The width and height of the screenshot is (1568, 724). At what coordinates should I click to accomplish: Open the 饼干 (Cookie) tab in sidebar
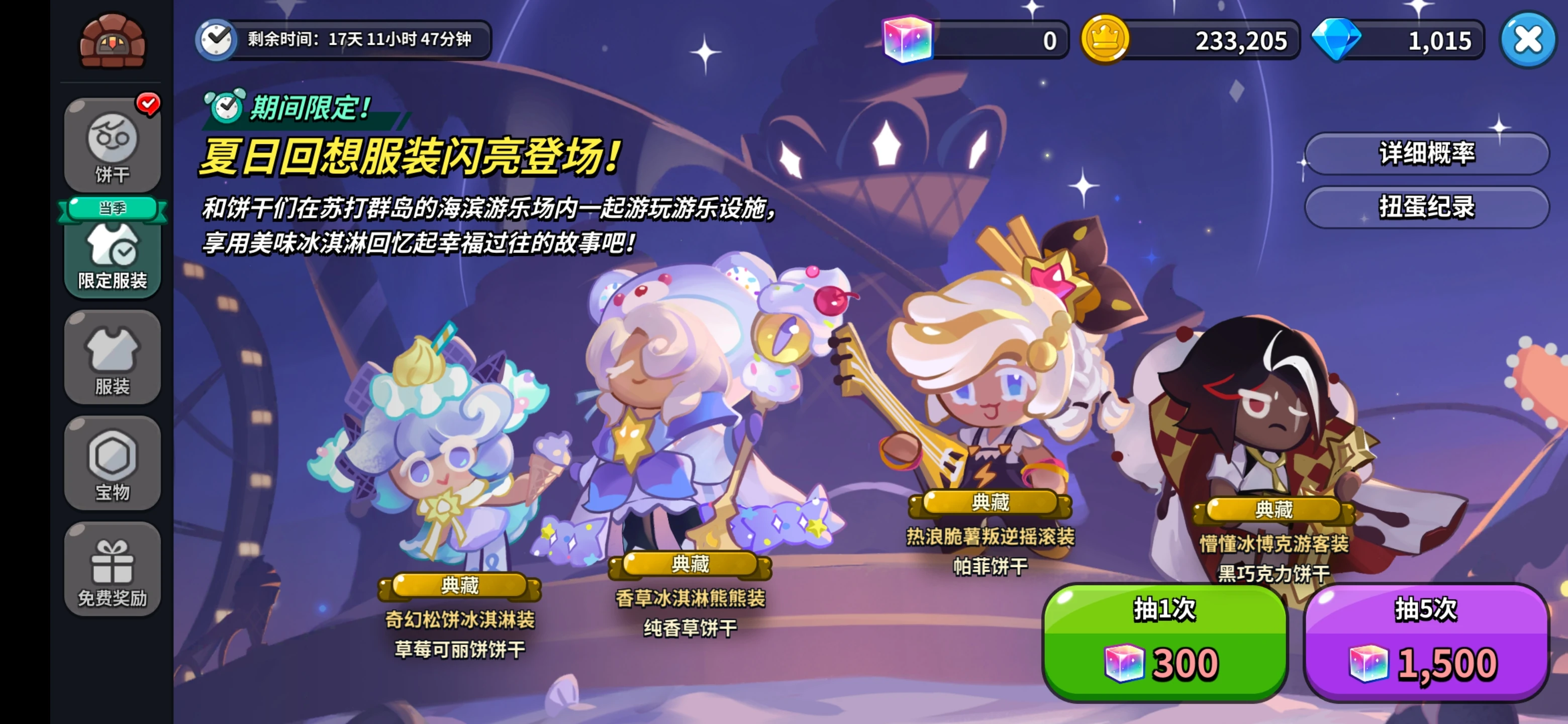click(x=113, y=144)
